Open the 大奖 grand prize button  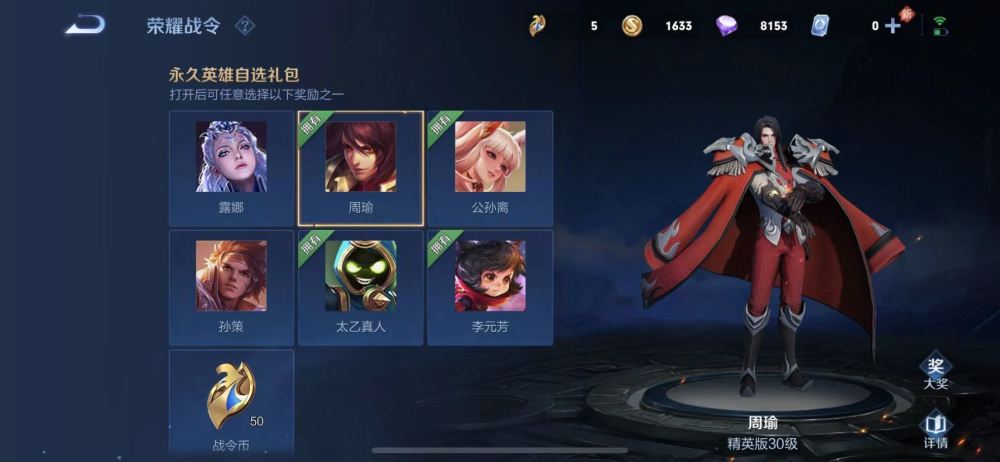(935, 372)
